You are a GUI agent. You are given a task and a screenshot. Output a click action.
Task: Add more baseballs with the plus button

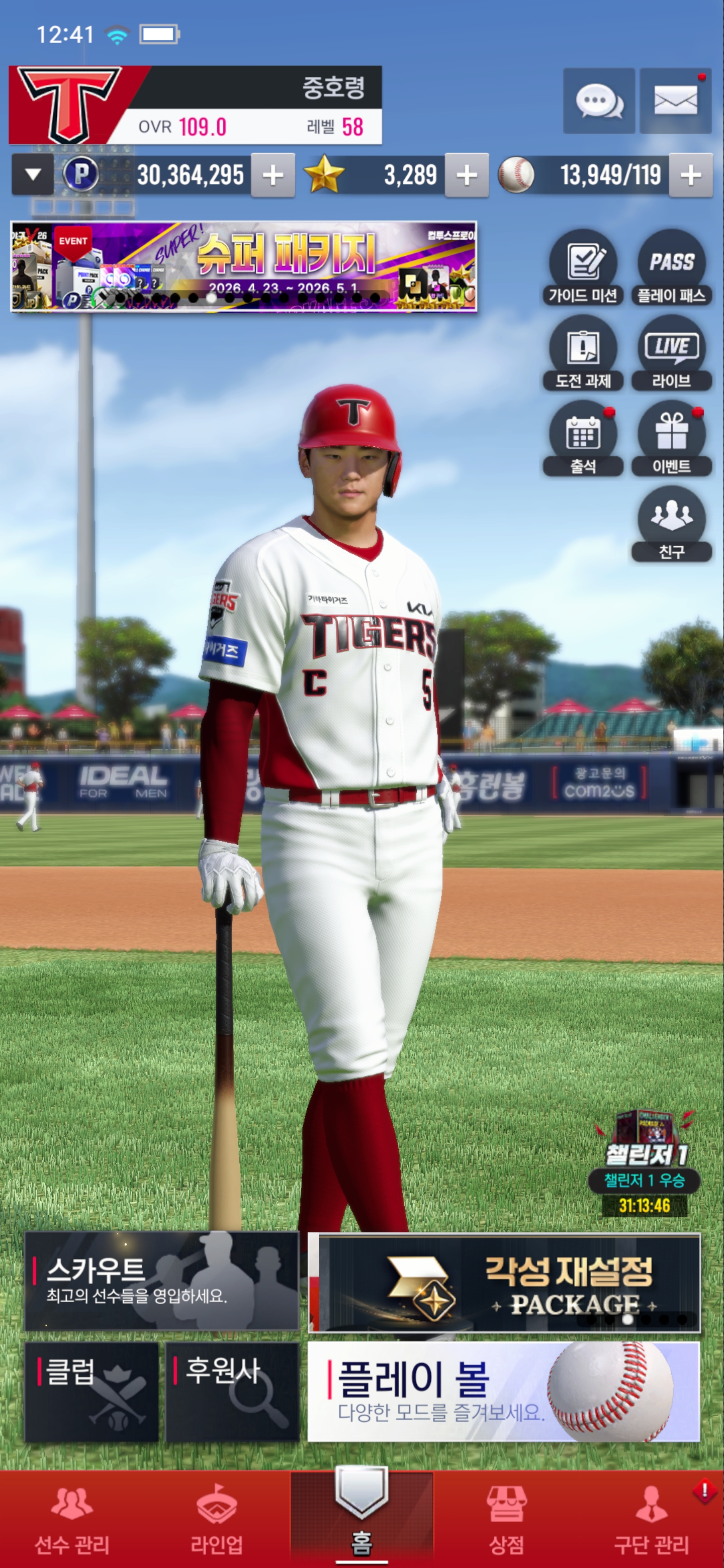pyautogui.click(x=690, y=175)
